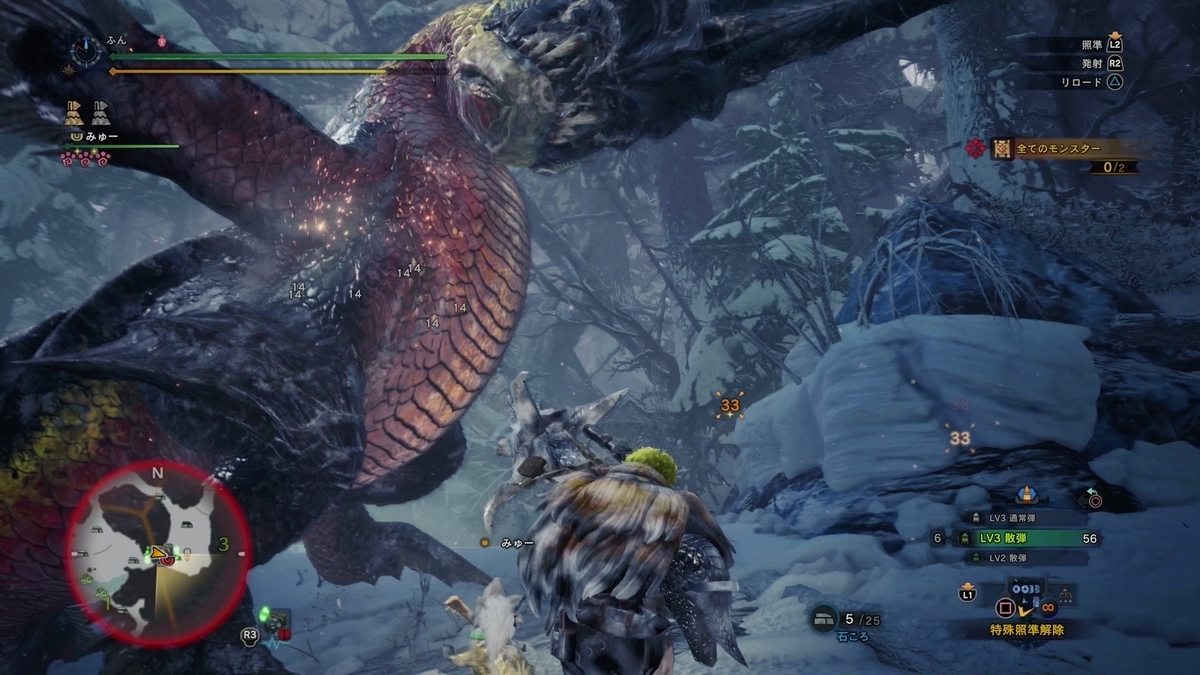Select the Palico みゅー status name
Image resolution: width=1200 pixels, height=675 pixels.
[x=105, y=135]
